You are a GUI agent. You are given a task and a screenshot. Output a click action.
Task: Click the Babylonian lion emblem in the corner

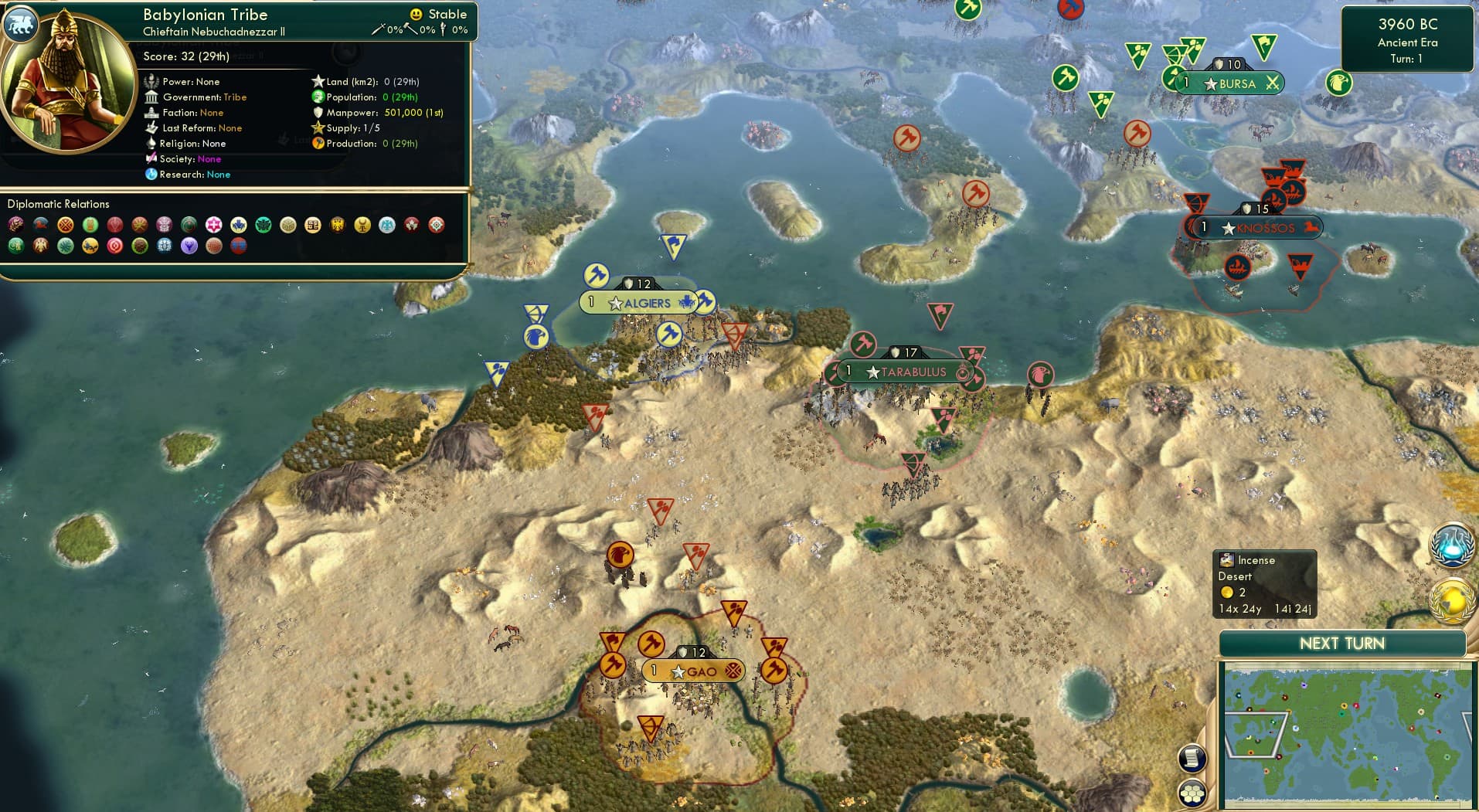tap(21, 25)
